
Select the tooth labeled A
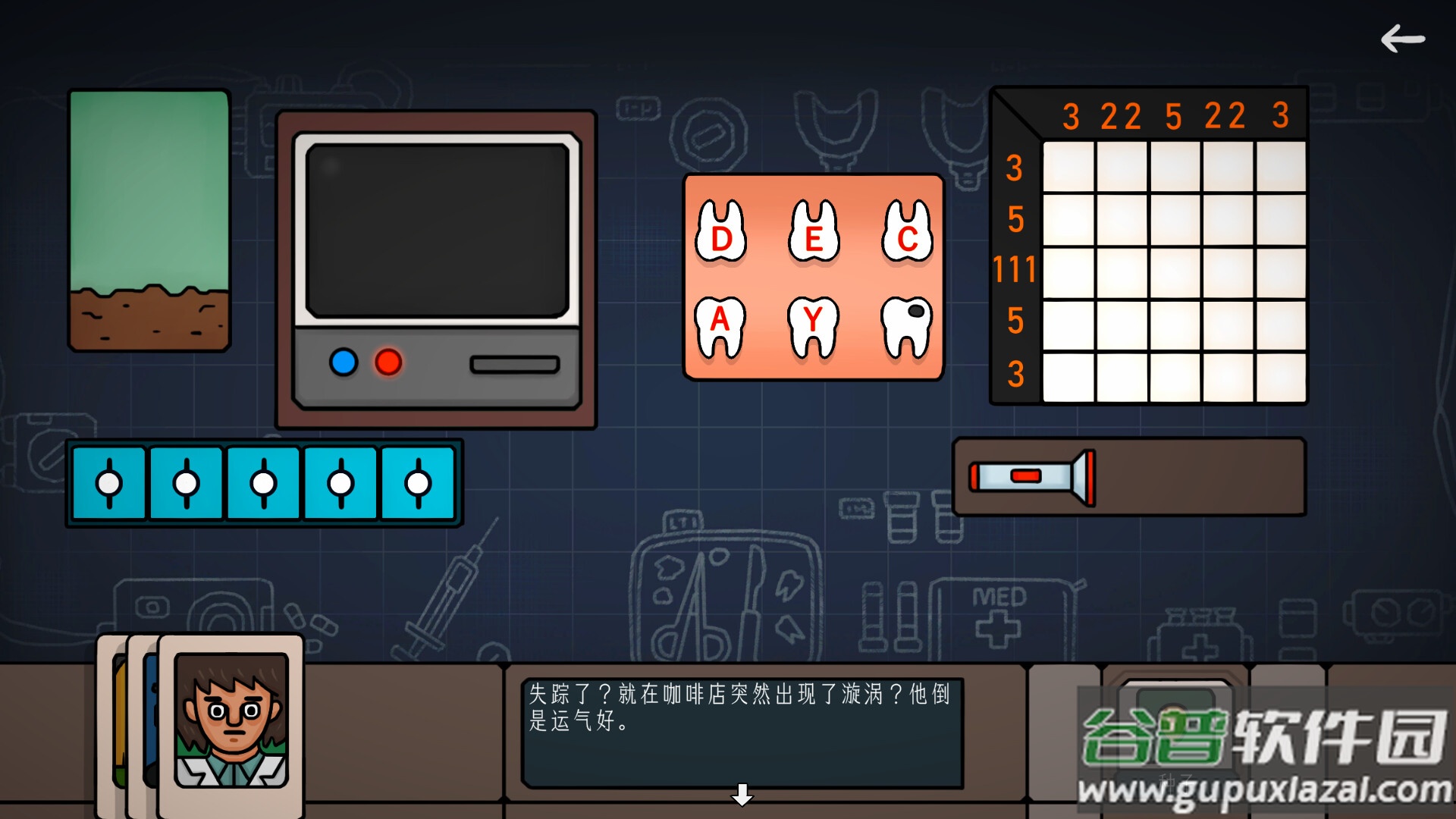click(719, 326)
